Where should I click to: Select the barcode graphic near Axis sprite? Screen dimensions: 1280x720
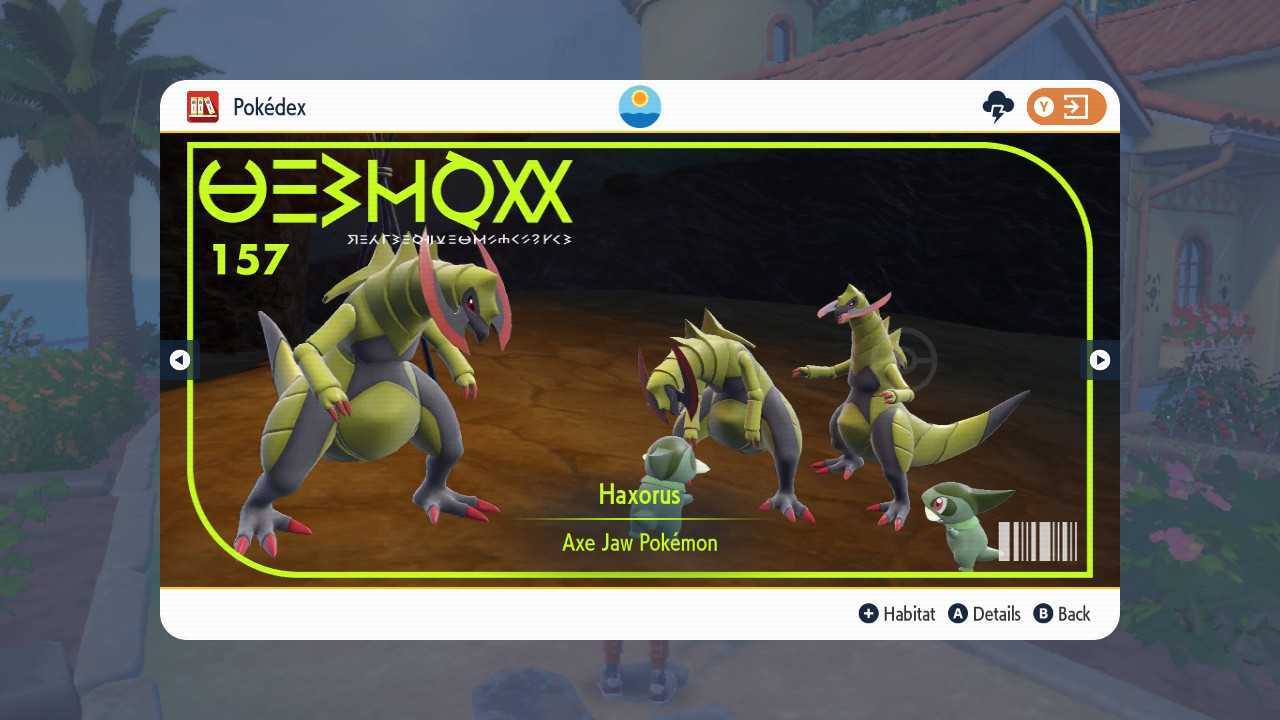[x=1036, y=540]
